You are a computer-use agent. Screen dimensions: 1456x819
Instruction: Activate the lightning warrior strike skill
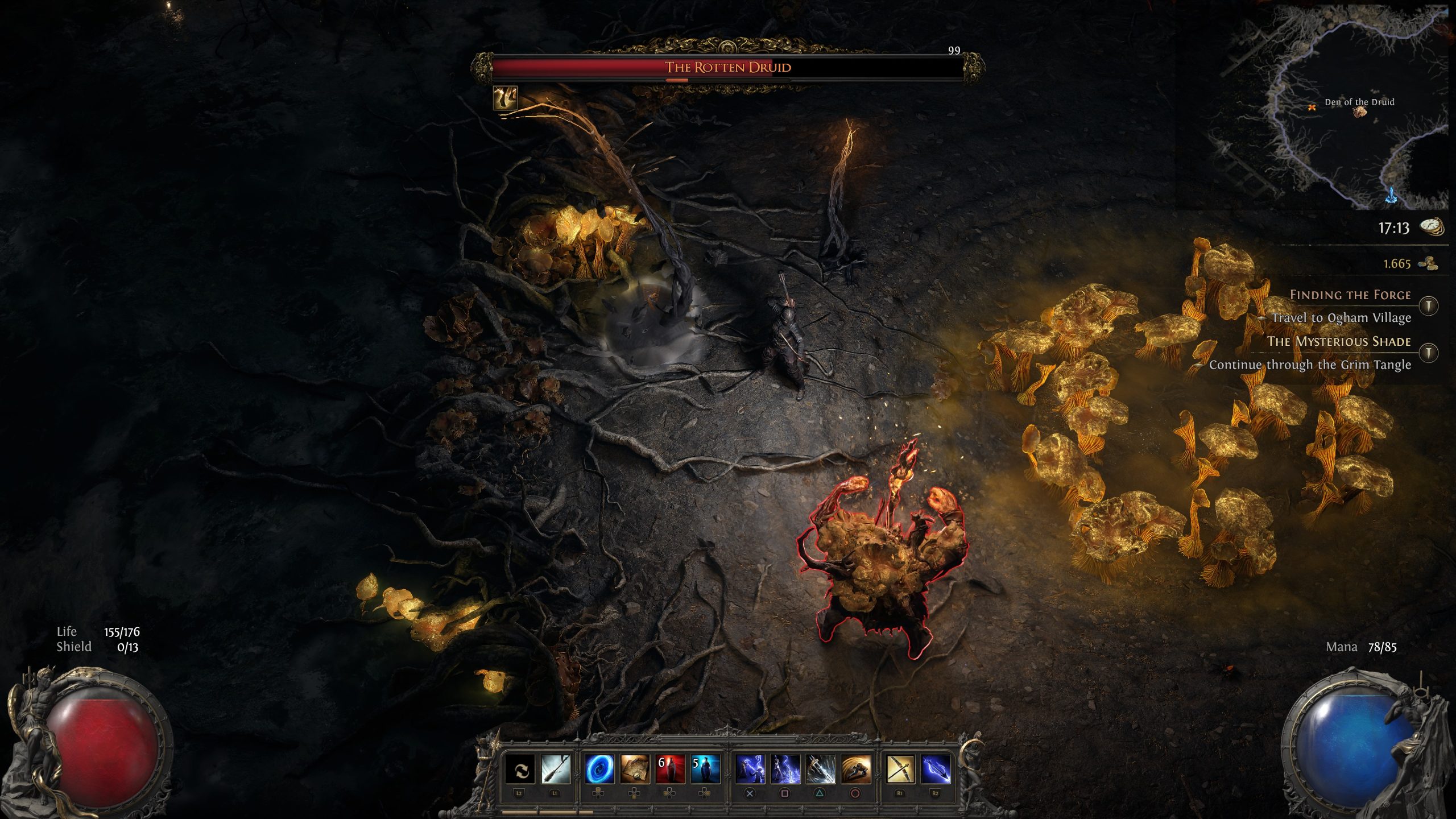(x=750, y=770)
